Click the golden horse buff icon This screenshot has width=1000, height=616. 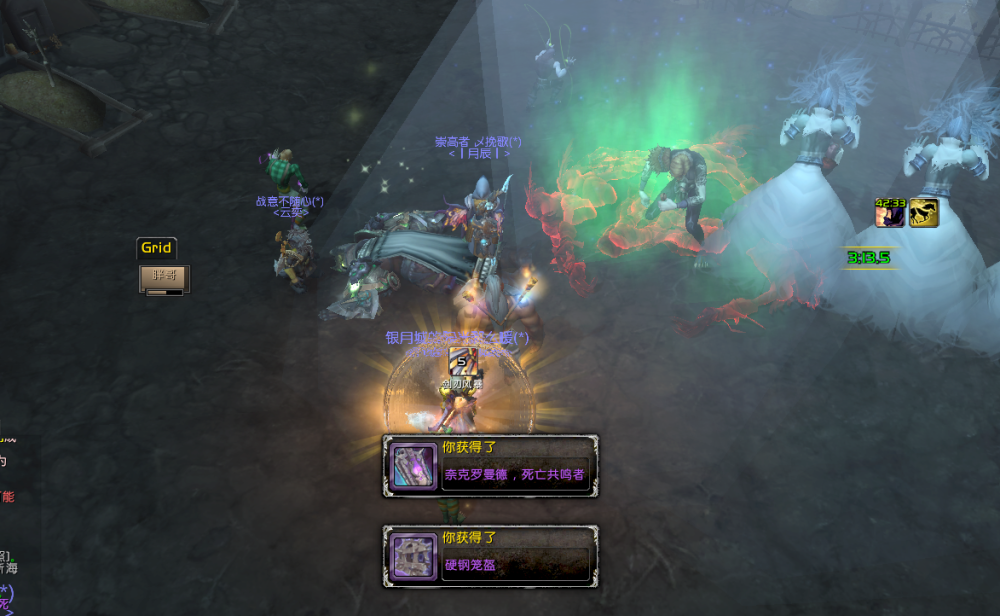923,213
